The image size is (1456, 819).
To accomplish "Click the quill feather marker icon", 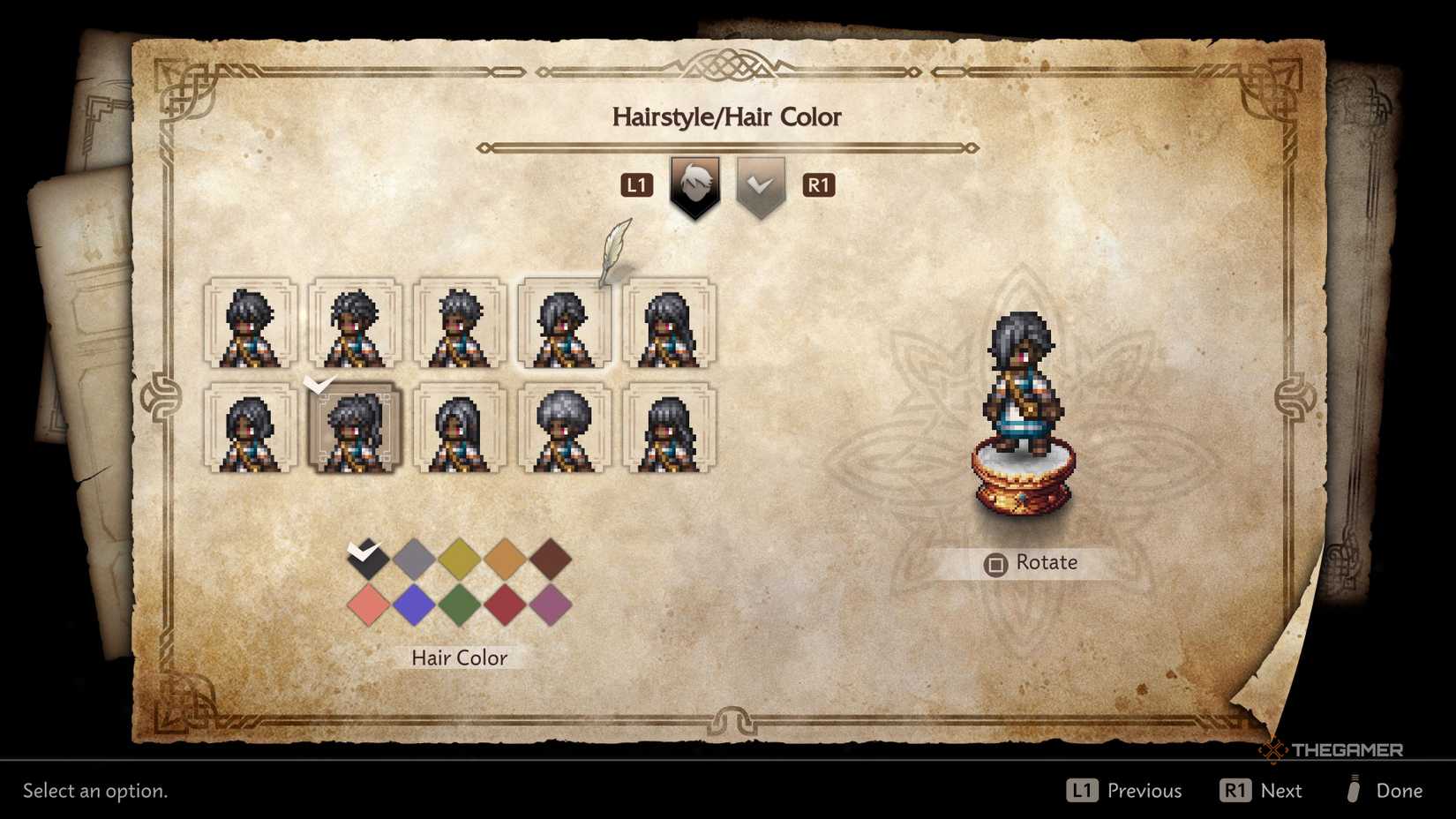I will [x=614, y=252].
